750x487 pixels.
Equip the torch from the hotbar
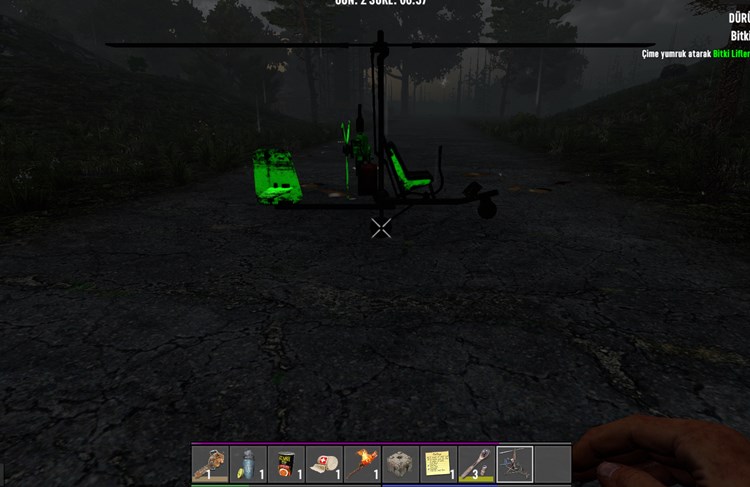(x=362, y=464)
